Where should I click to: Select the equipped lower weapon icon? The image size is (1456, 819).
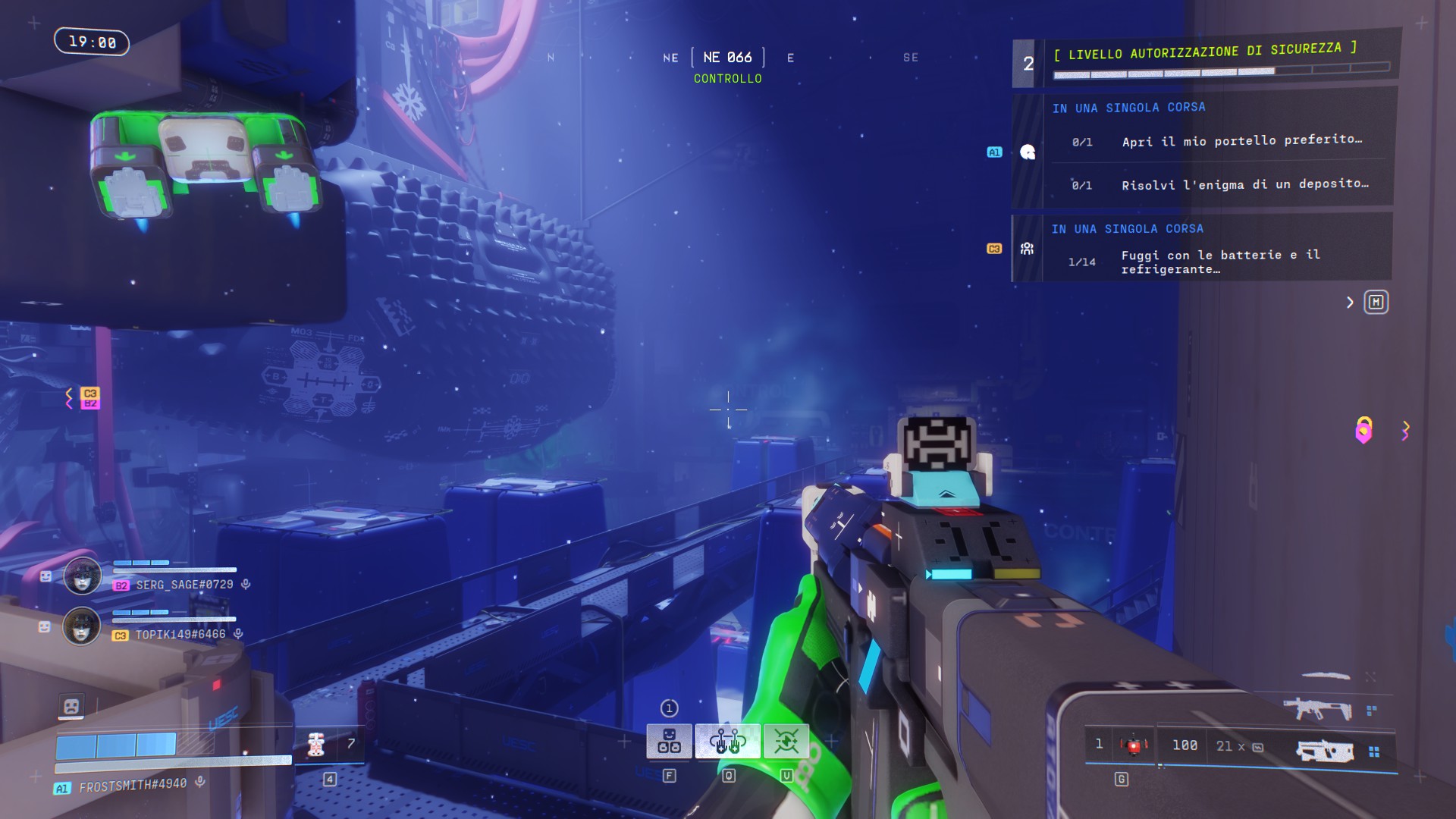coord(1325,751)
